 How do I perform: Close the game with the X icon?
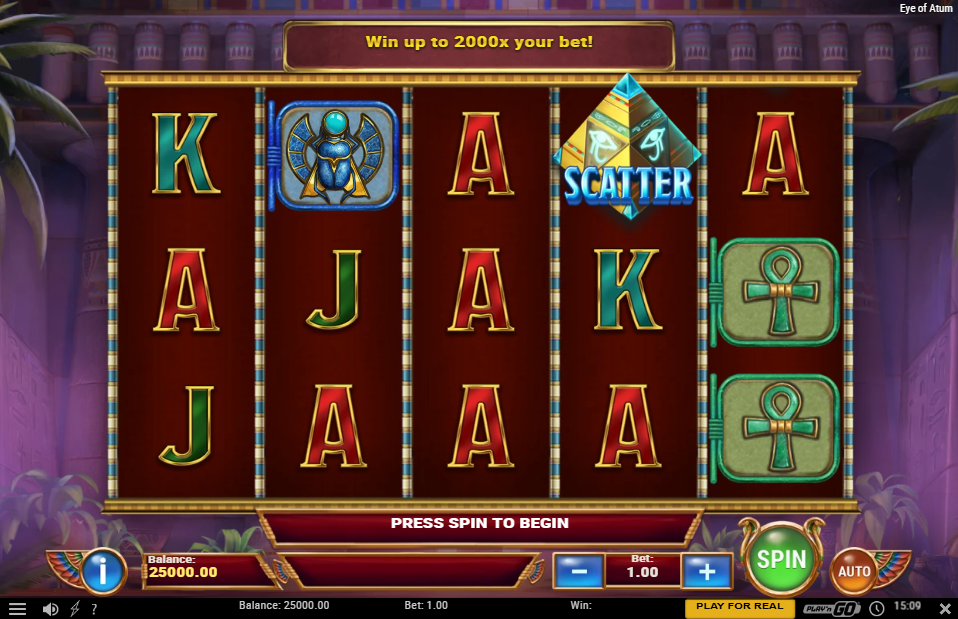tap(944, 608)
